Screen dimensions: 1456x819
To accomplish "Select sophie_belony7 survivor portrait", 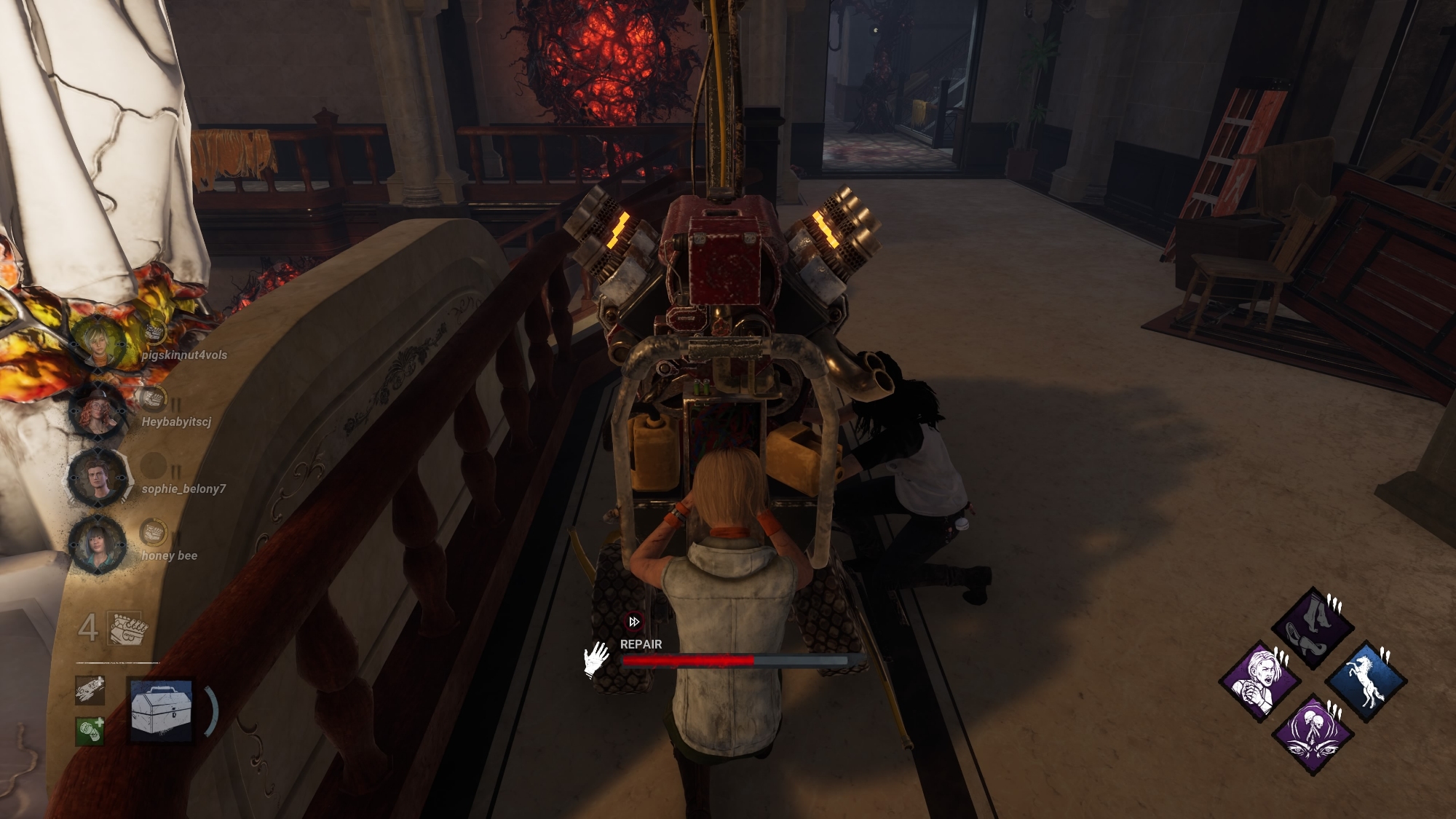I will coord(98,477).
